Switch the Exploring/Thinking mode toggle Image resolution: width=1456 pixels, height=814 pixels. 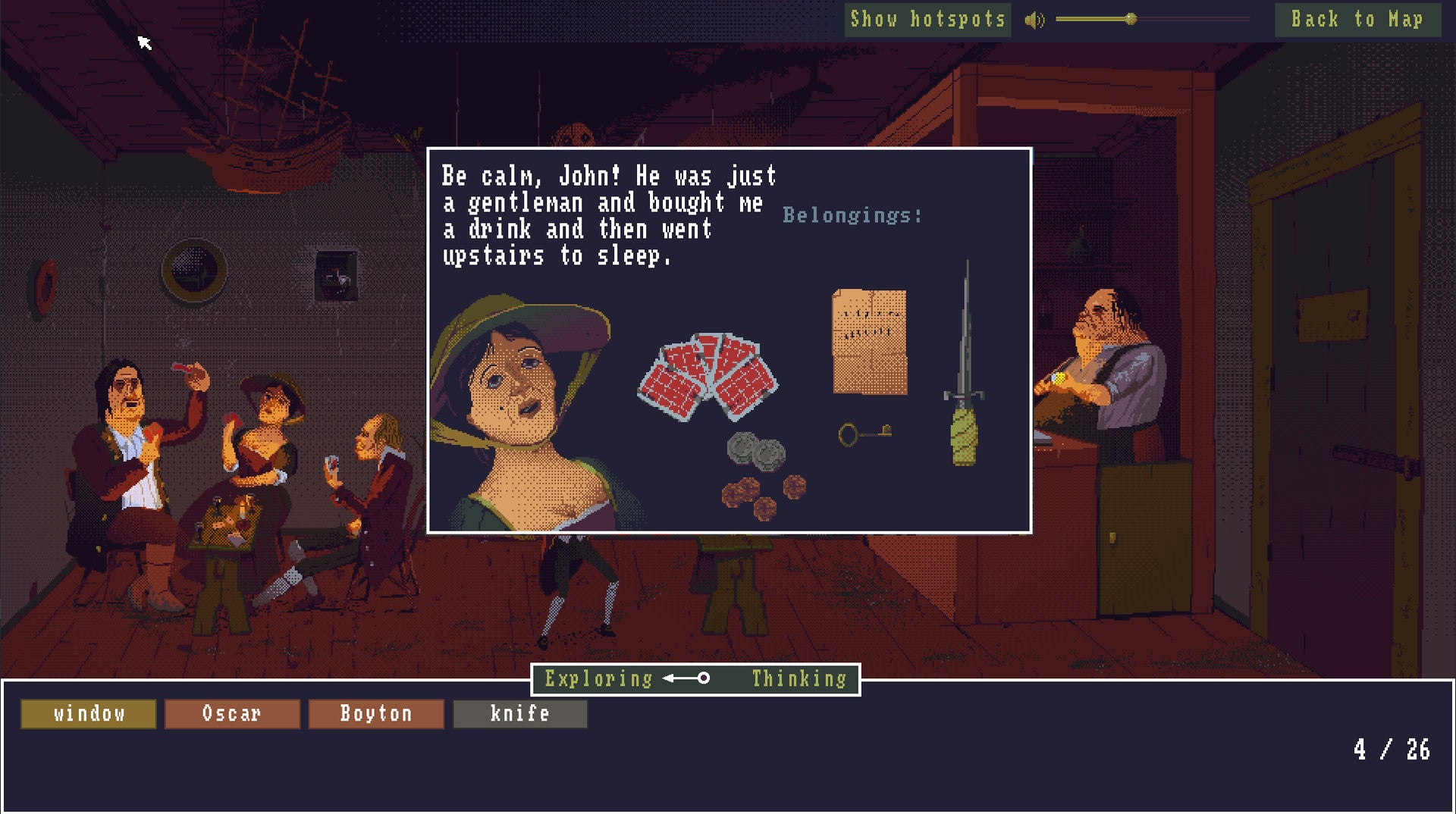pos(687,678)
